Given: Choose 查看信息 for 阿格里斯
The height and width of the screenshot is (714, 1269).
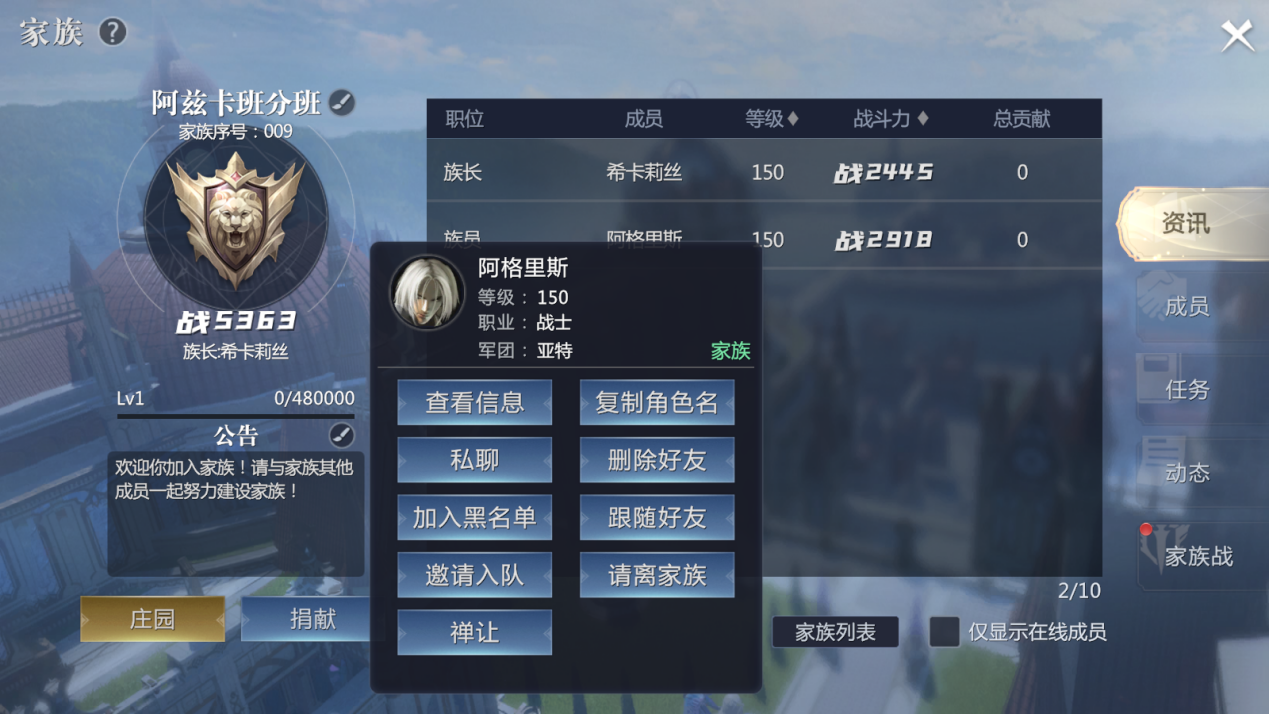Looking at the screenshot, I should [x=474, y=402].
